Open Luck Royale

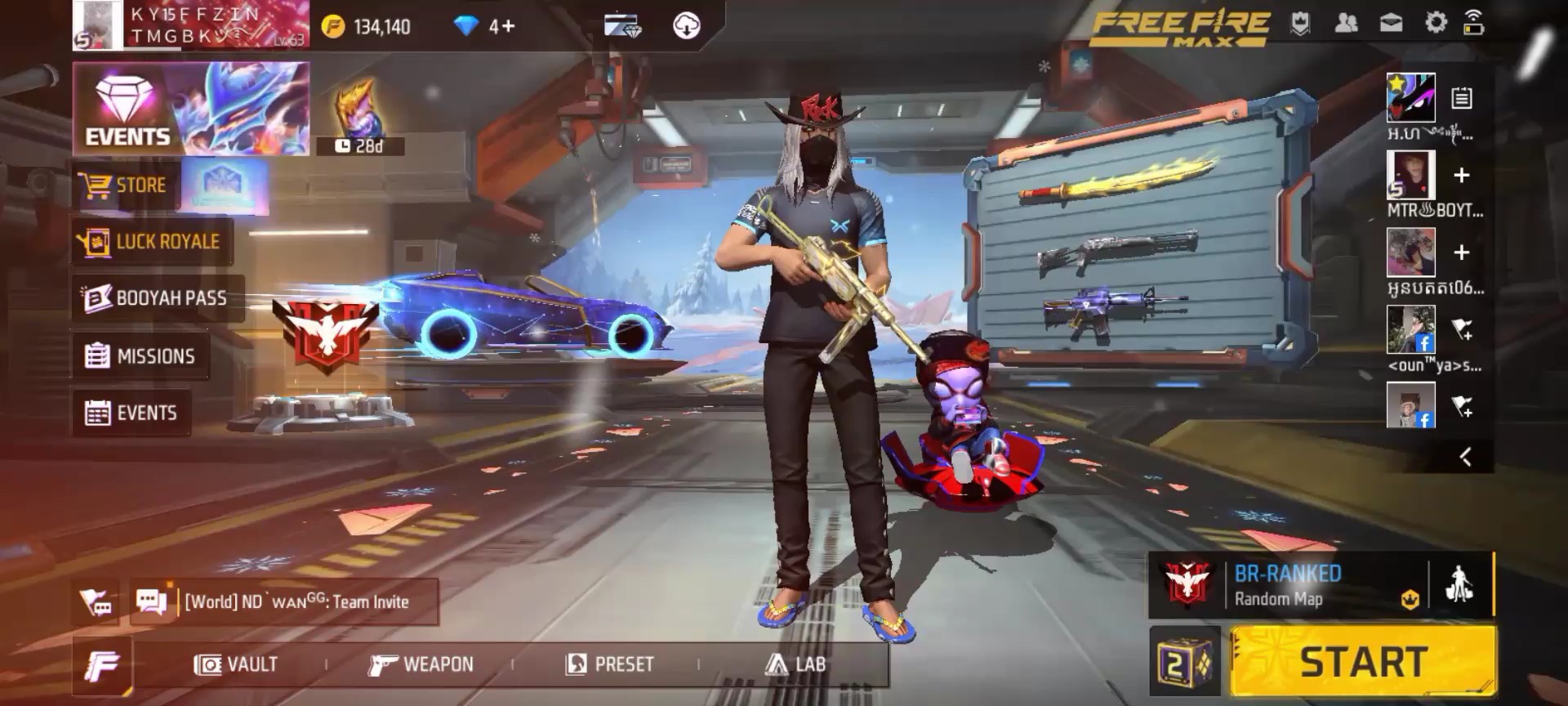(x=152, y=242)
